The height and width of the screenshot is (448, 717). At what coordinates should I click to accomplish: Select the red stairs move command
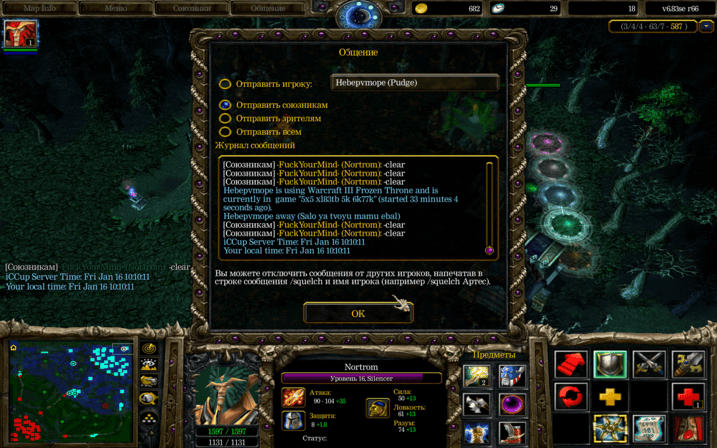click(571, 364)
